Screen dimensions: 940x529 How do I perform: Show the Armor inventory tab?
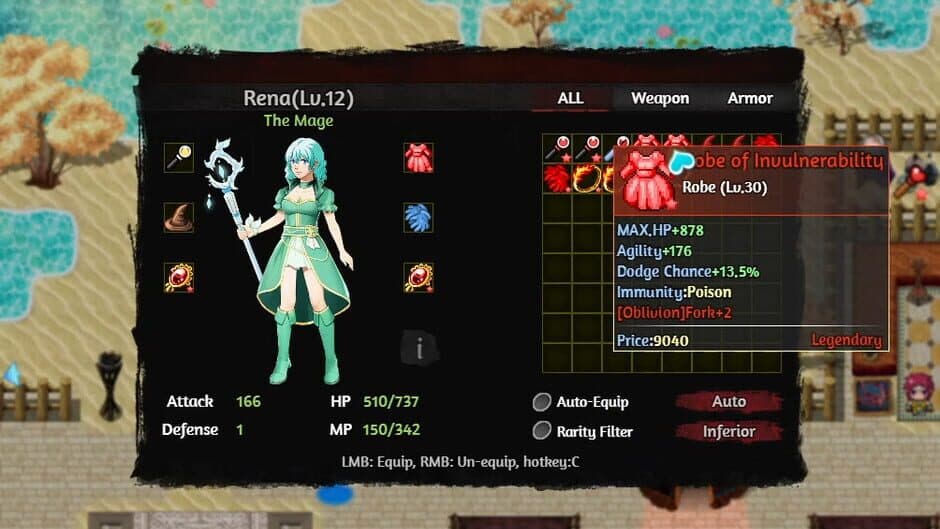pos(750,98)
